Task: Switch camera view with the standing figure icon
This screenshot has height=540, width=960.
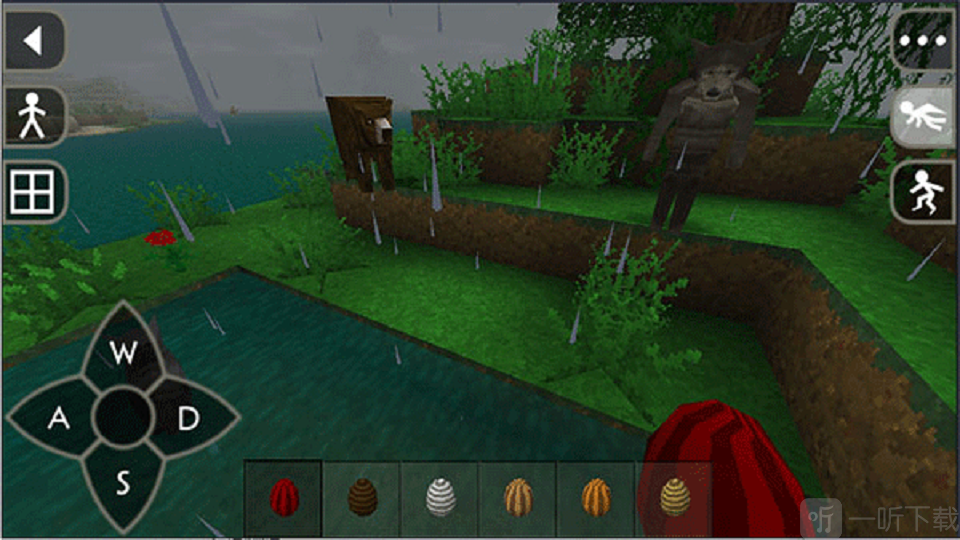Action: [34, 116]
